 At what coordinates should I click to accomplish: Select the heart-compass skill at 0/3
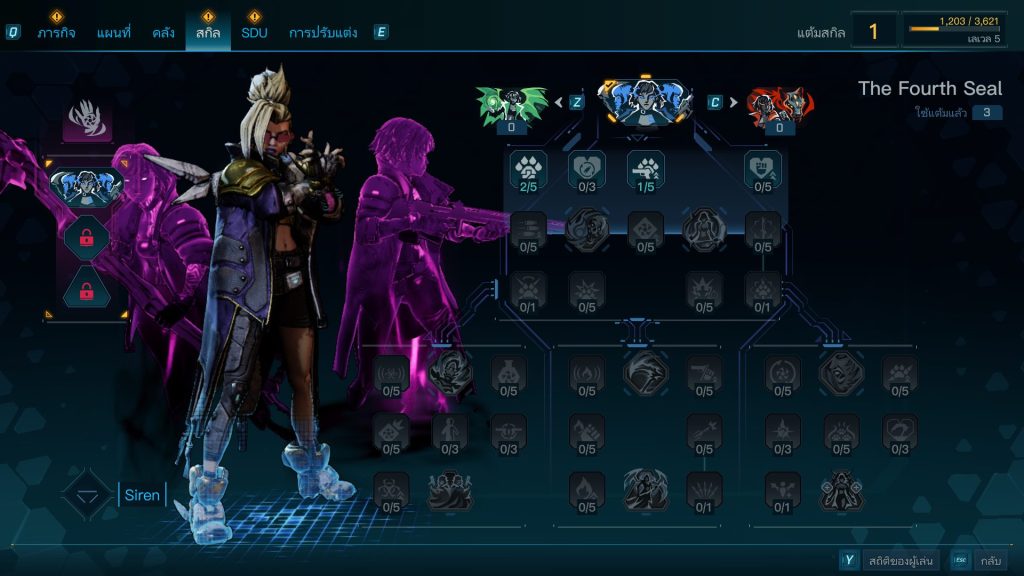click(587, 168)
